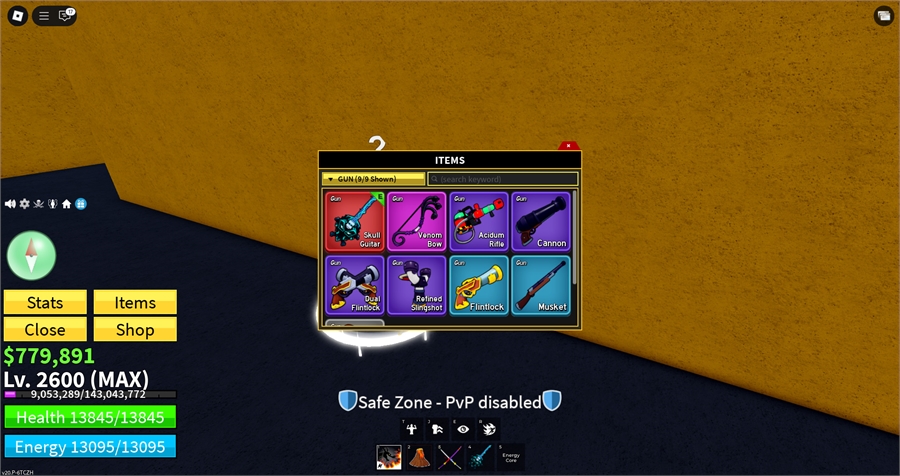
Task: Select the Cannon item tile
Action: pos(541,221)
